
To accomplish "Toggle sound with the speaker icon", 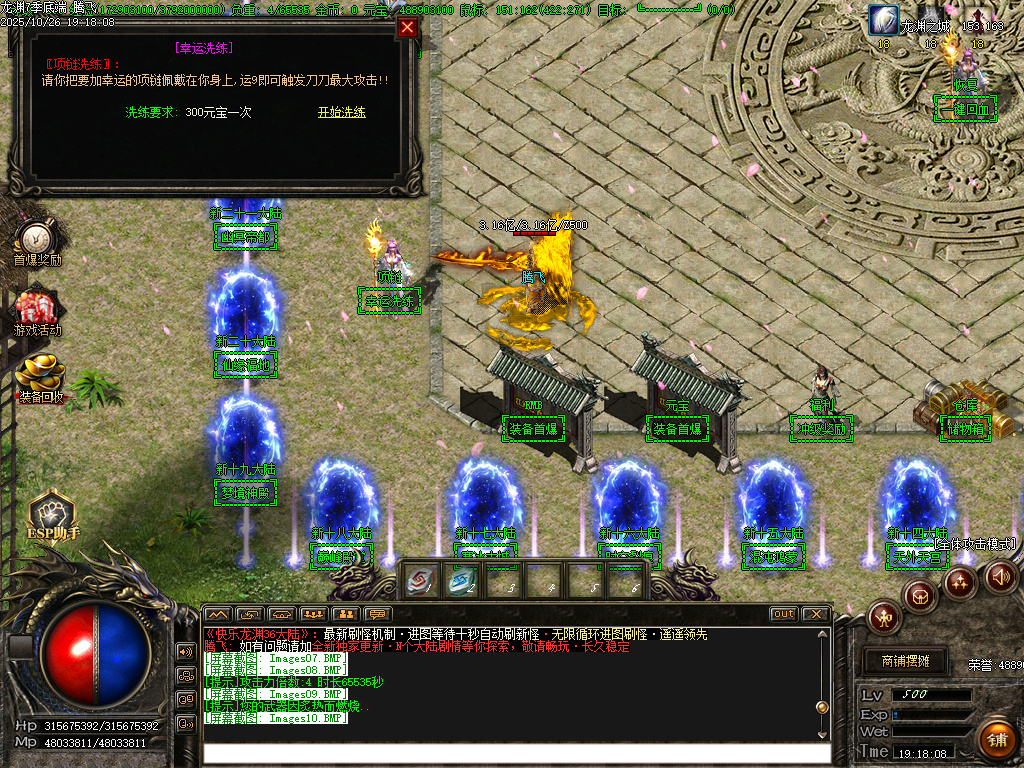I will coord(1001,576).
